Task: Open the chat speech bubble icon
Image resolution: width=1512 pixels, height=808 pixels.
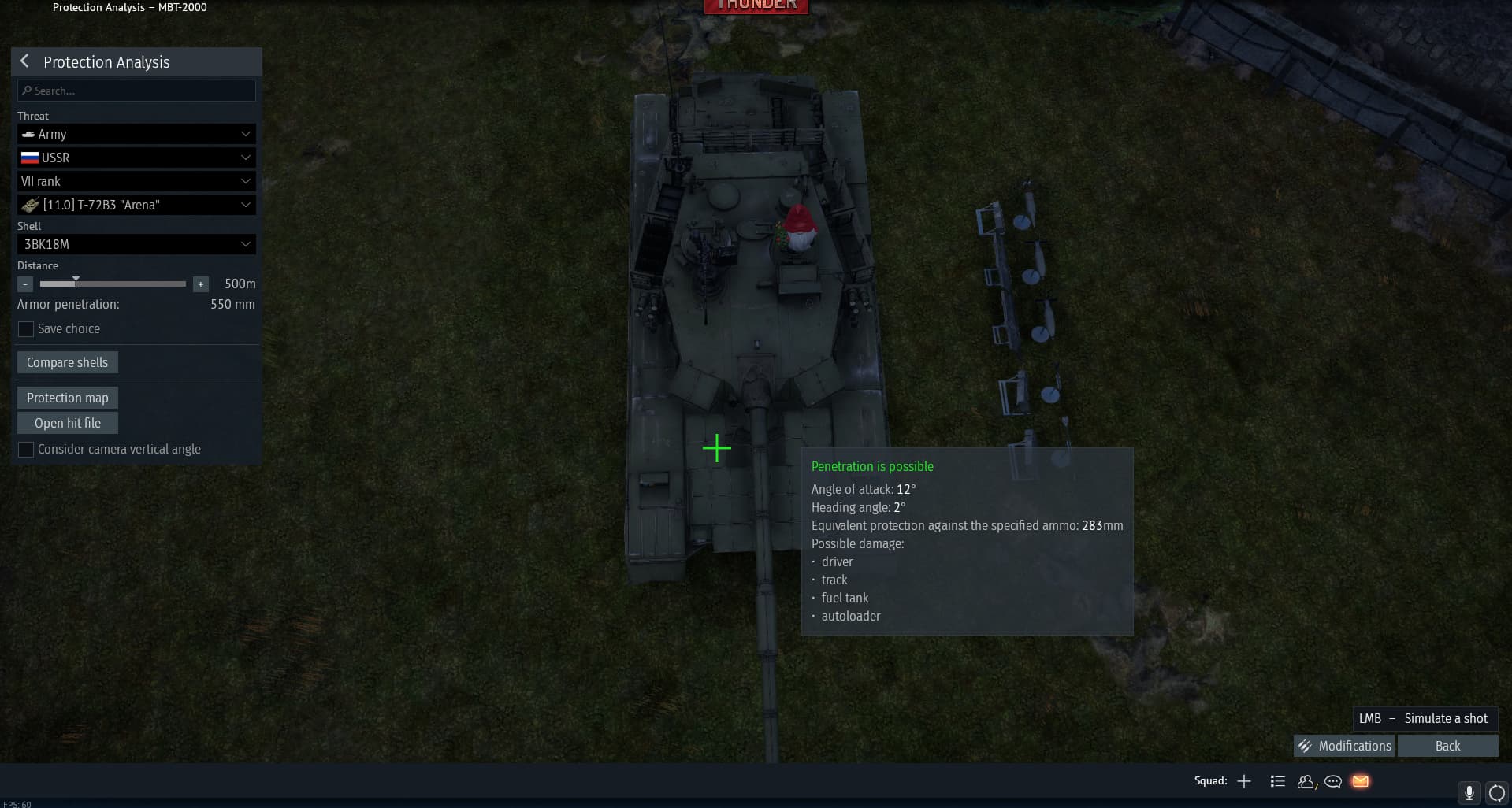Action: point(1333,781)
